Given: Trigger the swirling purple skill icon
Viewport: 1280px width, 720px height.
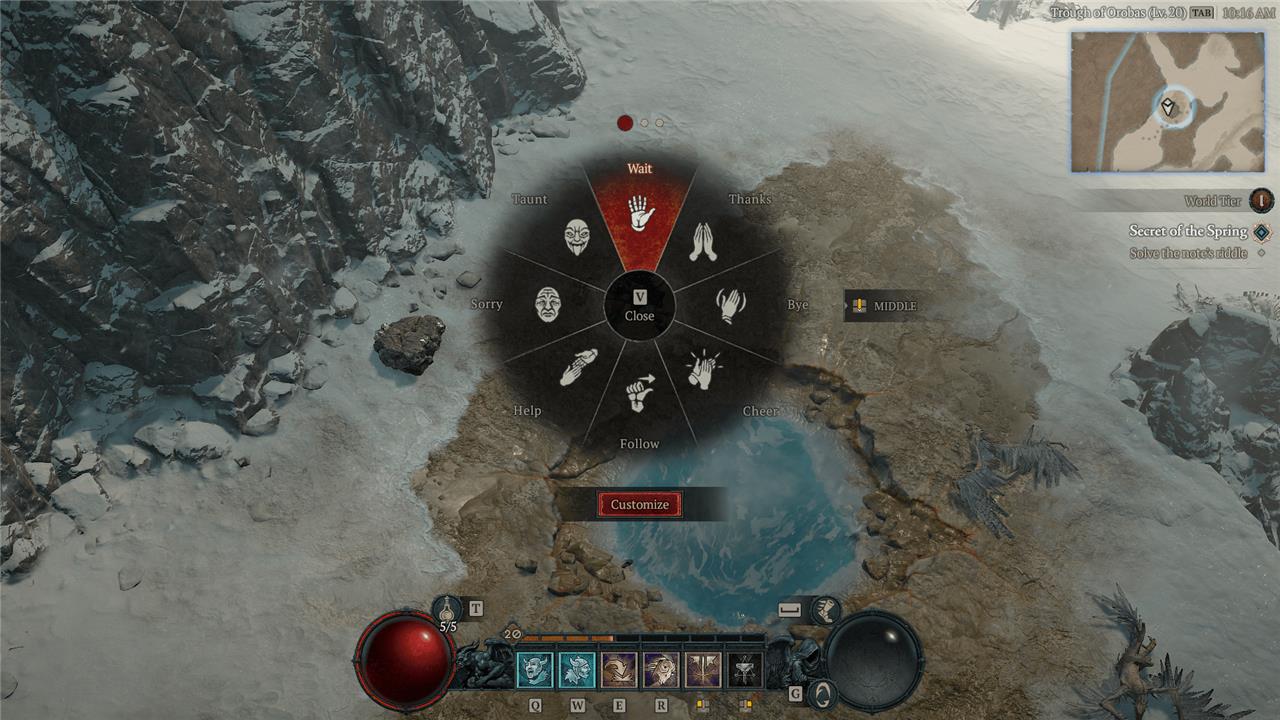Looking at the screenshot, I should 661,670.
